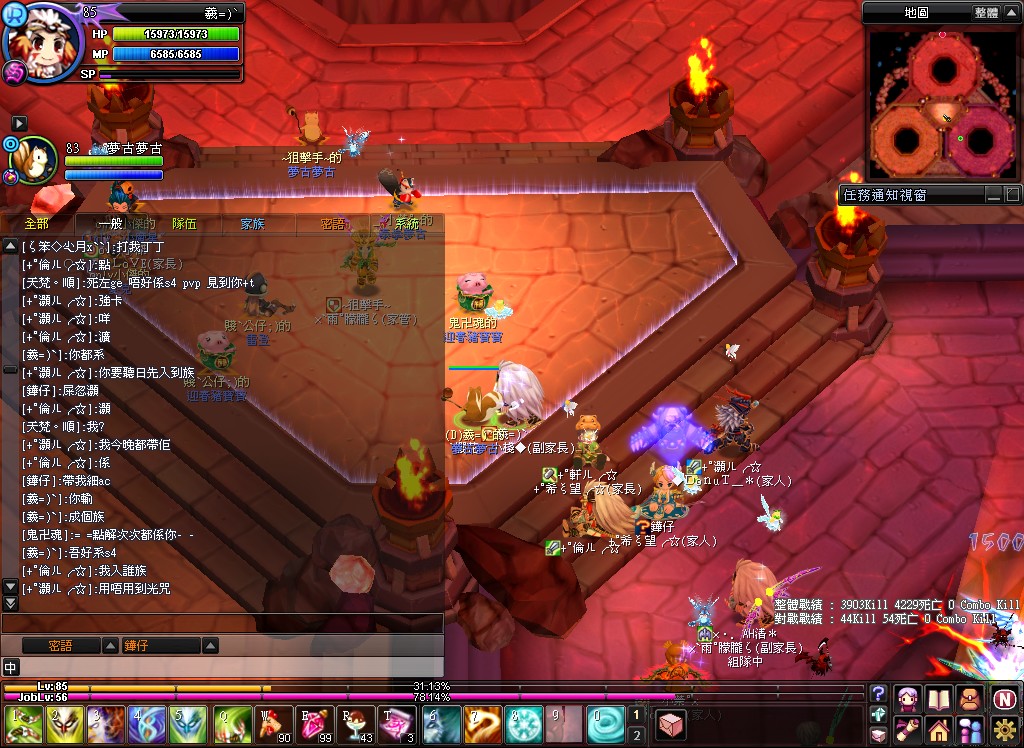Open the 整體 full map view
The width and height of the screenshot is (1024, 748).
click(x=985, y=12)
